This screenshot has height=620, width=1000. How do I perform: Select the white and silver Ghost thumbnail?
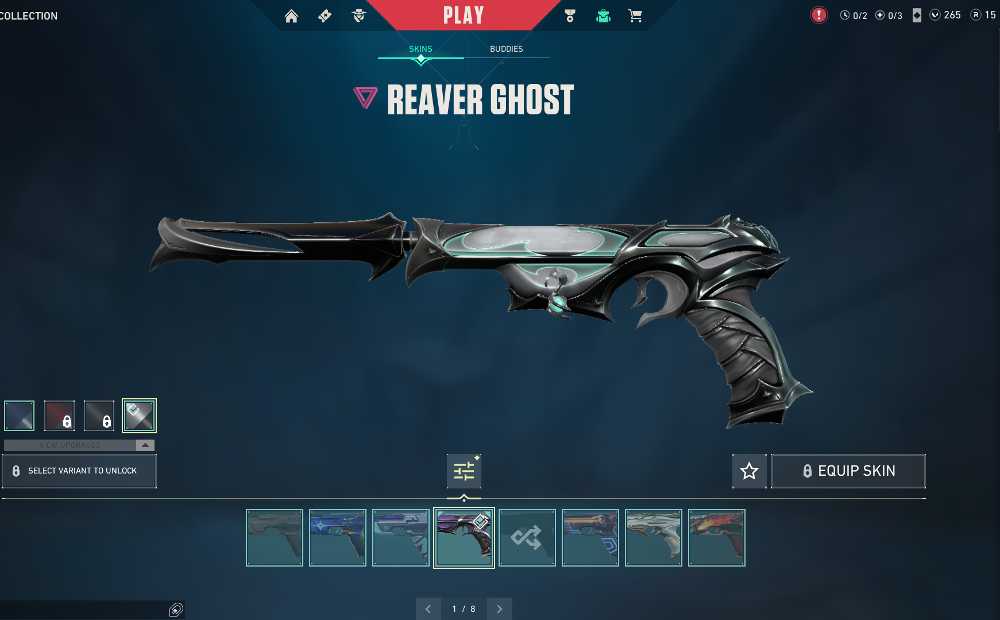653,538
